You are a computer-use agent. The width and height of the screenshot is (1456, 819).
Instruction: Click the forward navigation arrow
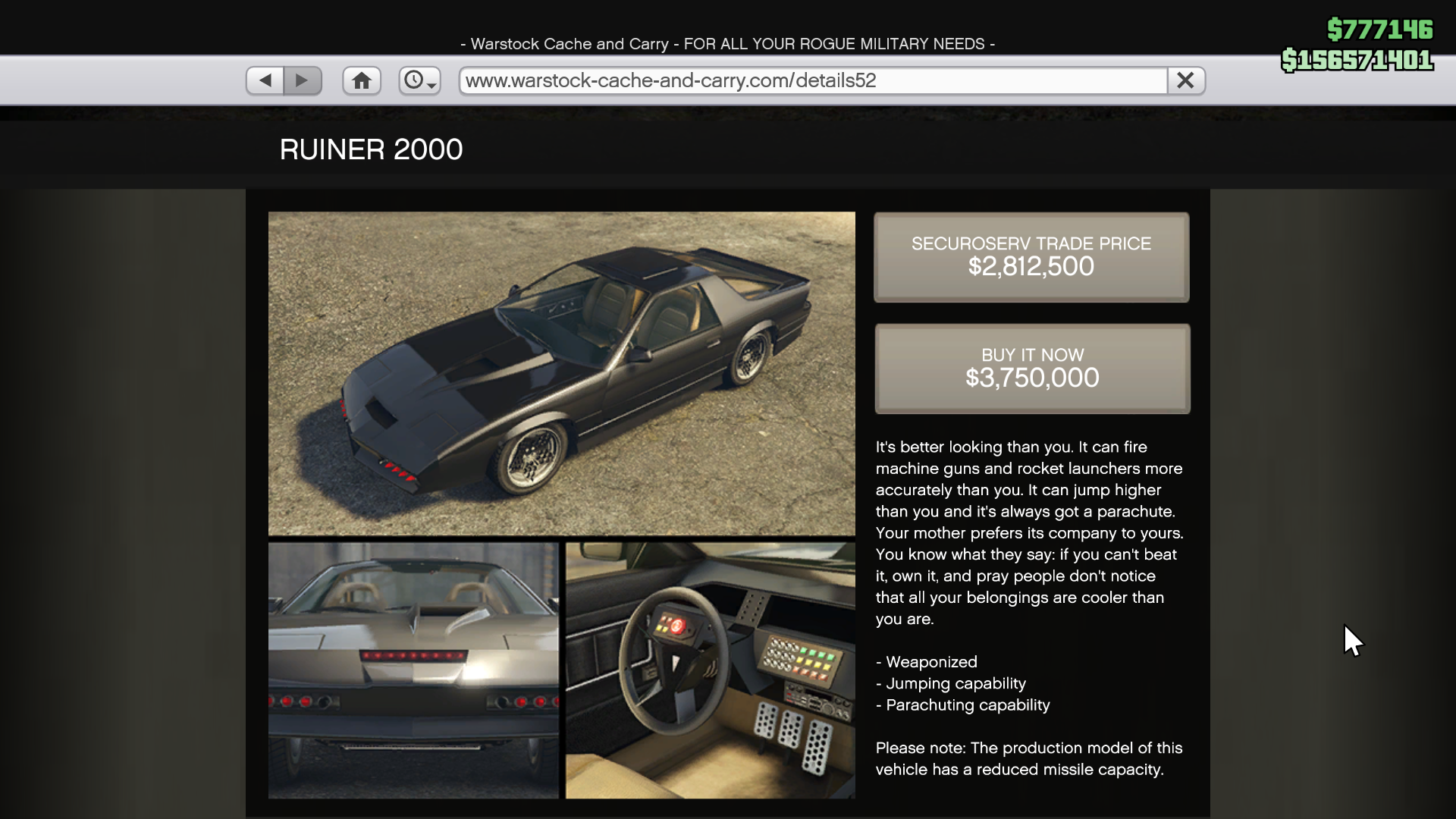[x=303, y=80]
